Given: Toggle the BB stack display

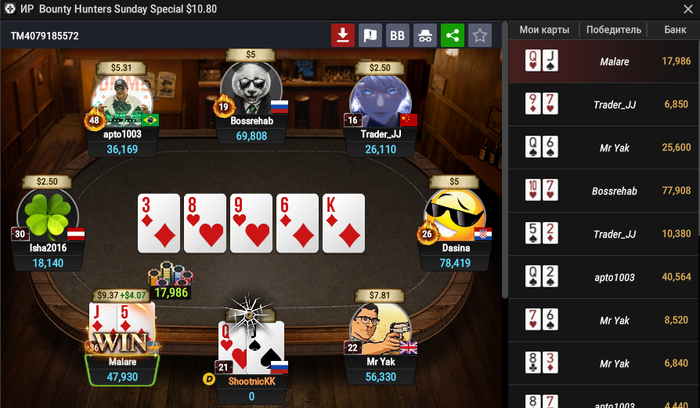Looking at the screenshot, I should [397, 36].
